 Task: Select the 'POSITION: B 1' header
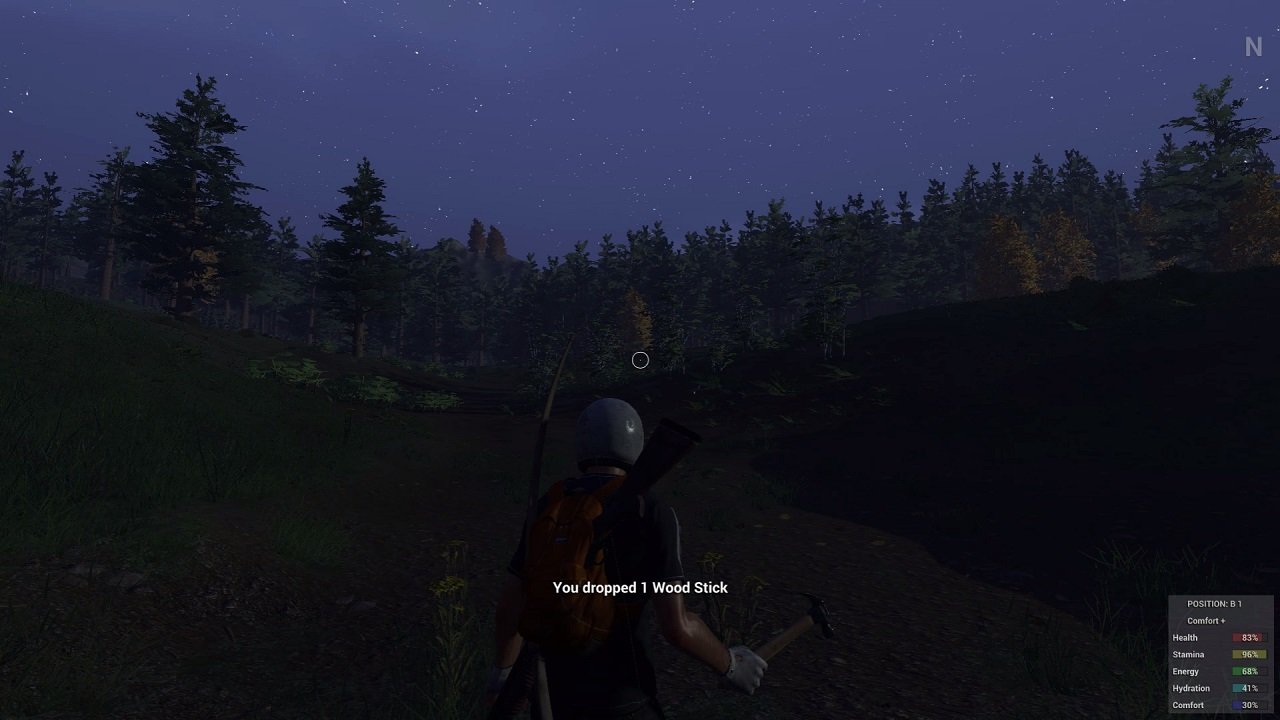(x=1215, y=603)
